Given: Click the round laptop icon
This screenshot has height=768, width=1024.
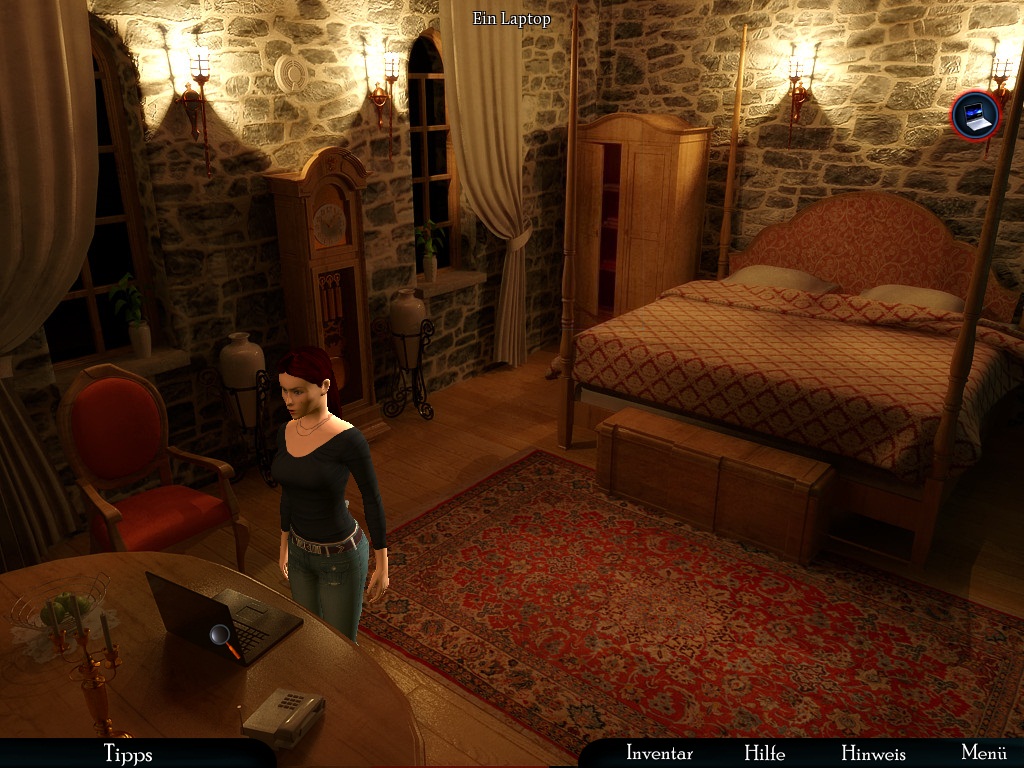Looking at the screenshot, I should pos(974,115).
